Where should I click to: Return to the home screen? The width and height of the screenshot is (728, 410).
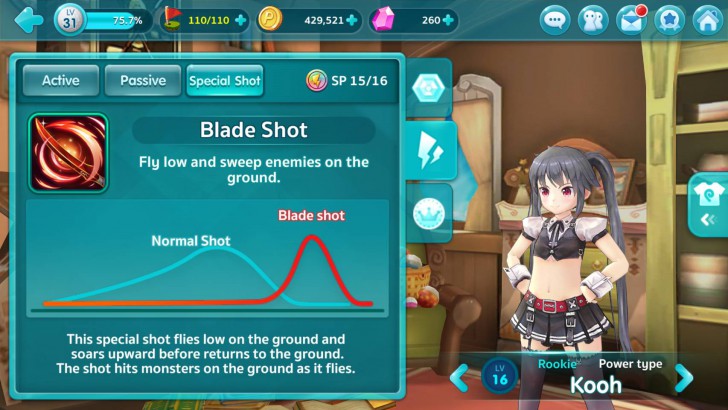coord(707,19)
